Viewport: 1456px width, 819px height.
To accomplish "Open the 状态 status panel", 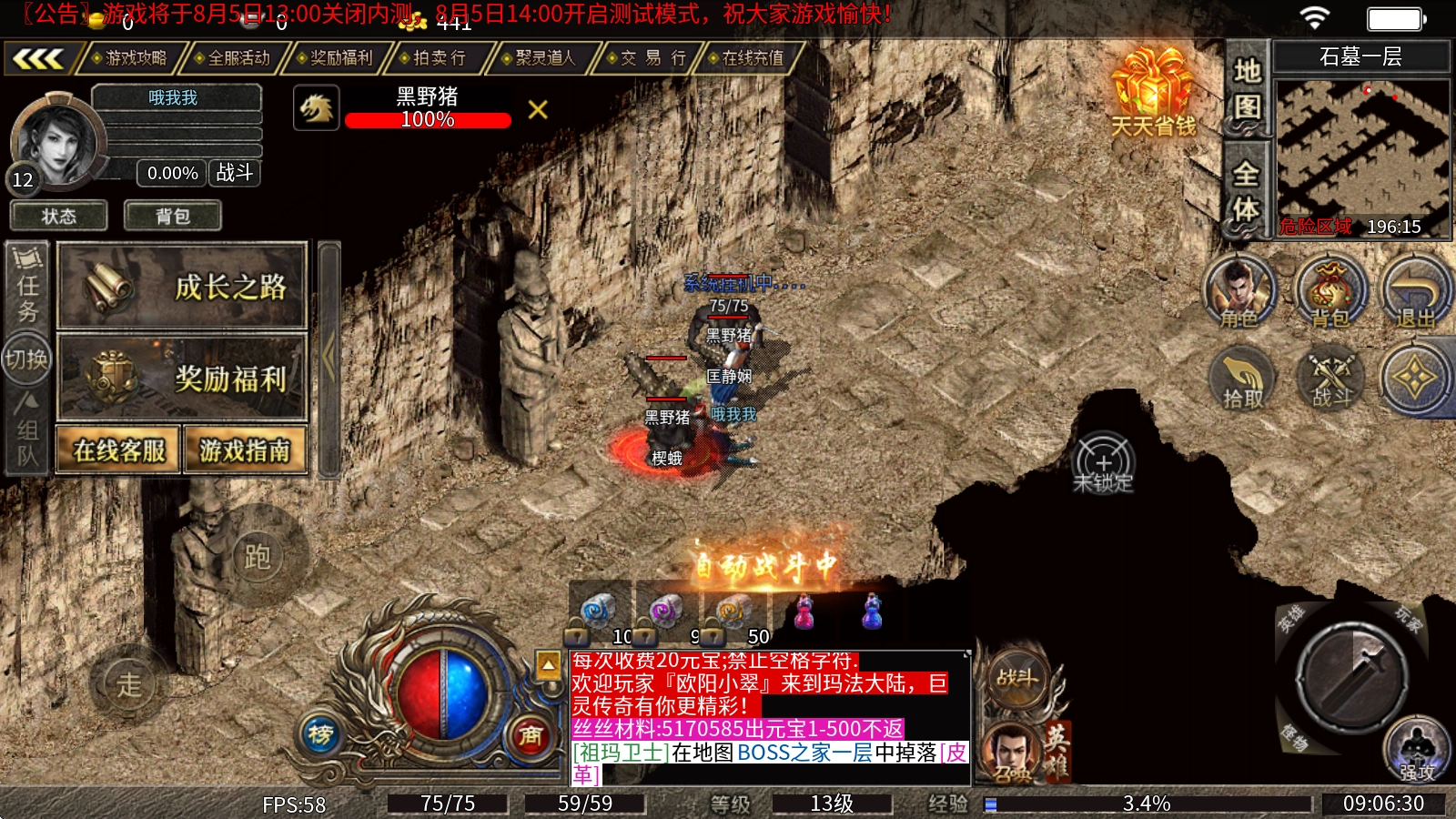I will pos(59,217).
